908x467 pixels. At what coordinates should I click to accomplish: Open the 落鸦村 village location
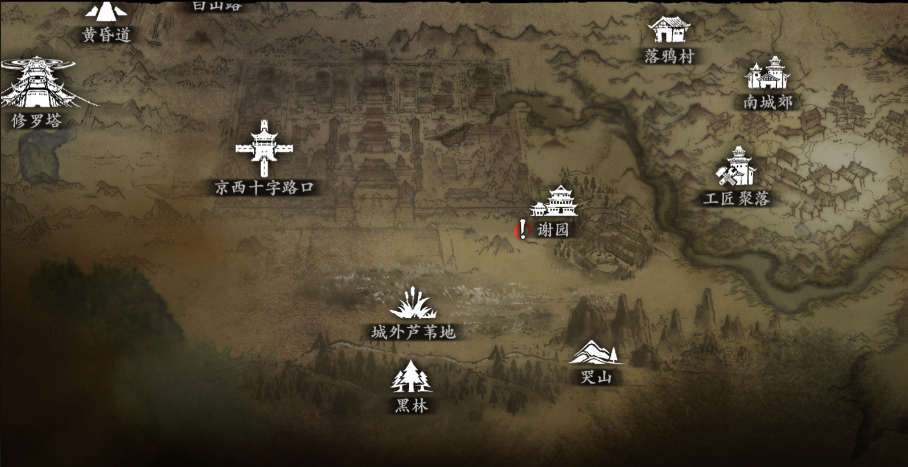668,31
